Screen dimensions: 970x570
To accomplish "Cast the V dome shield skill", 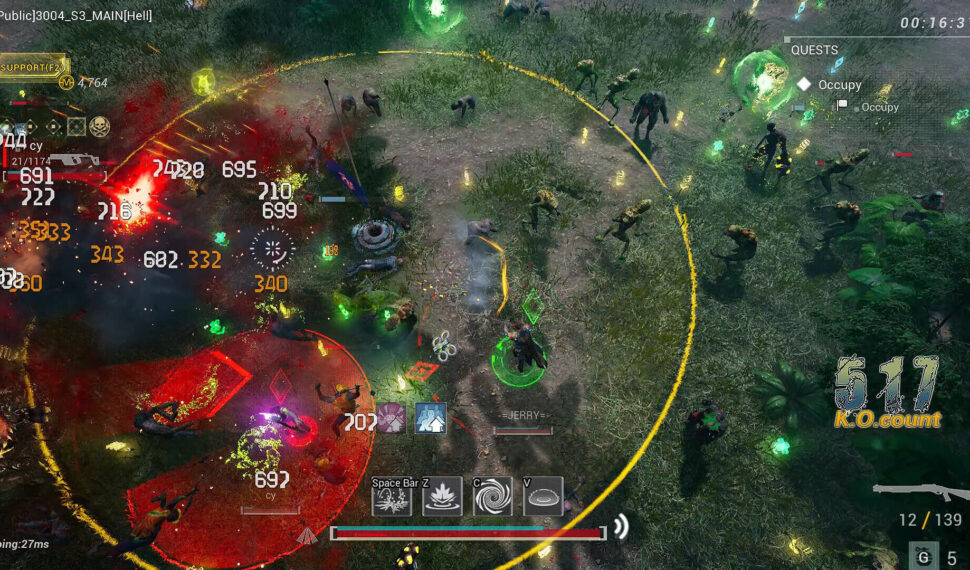I will 543,496.
